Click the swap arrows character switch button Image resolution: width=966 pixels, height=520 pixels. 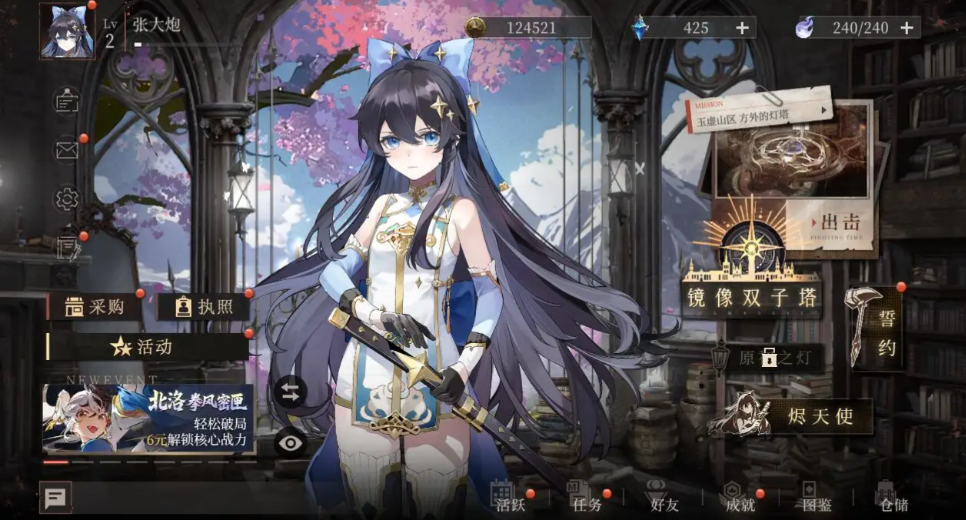tap(290, 391)
